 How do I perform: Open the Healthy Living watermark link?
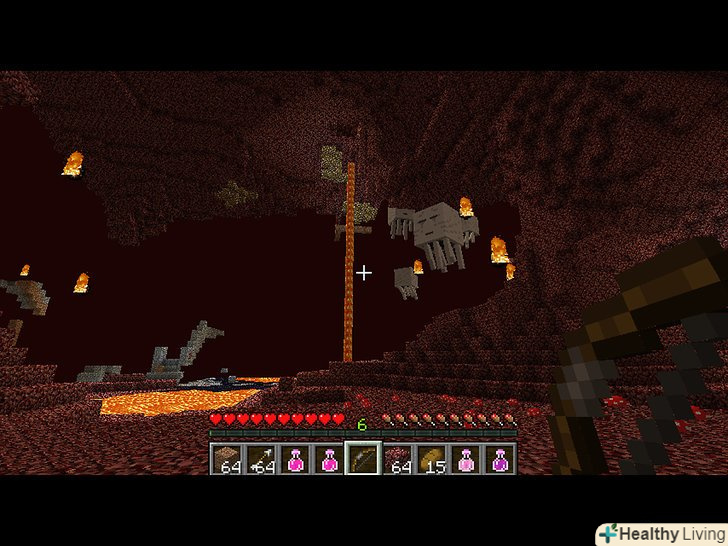(x=661, y=533)
